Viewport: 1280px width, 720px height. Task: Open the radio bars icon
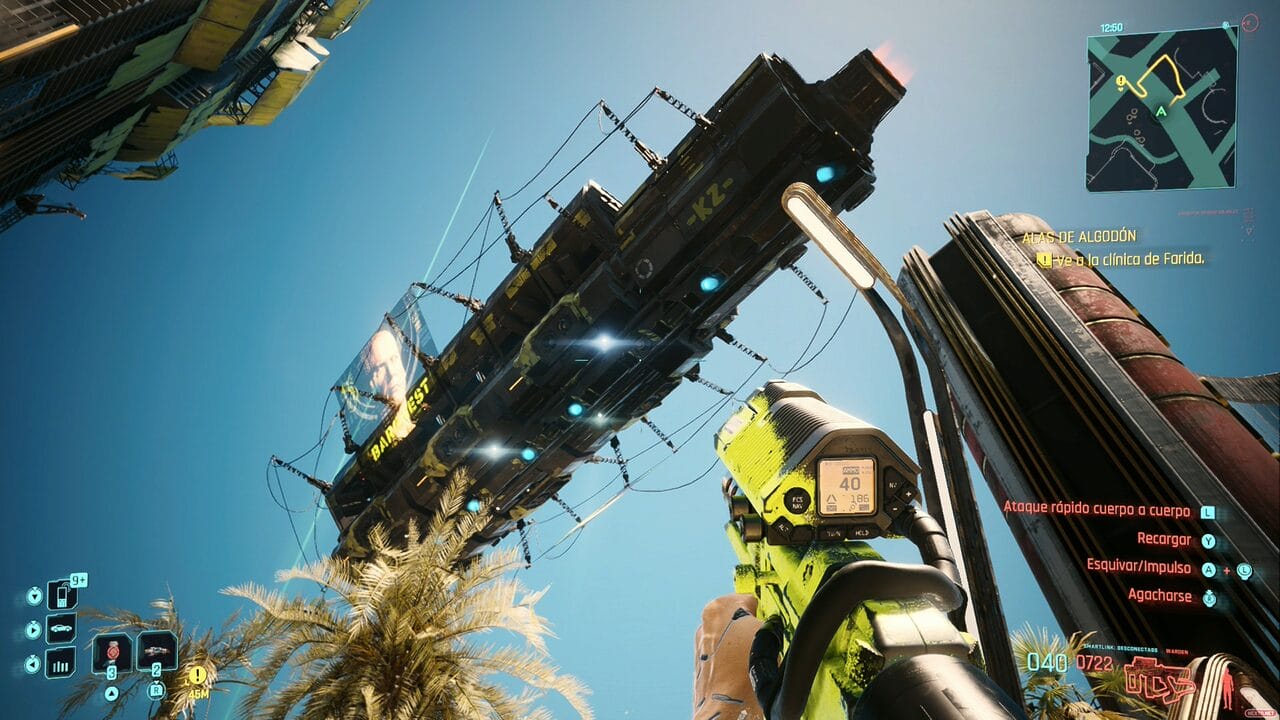point(61,662)
